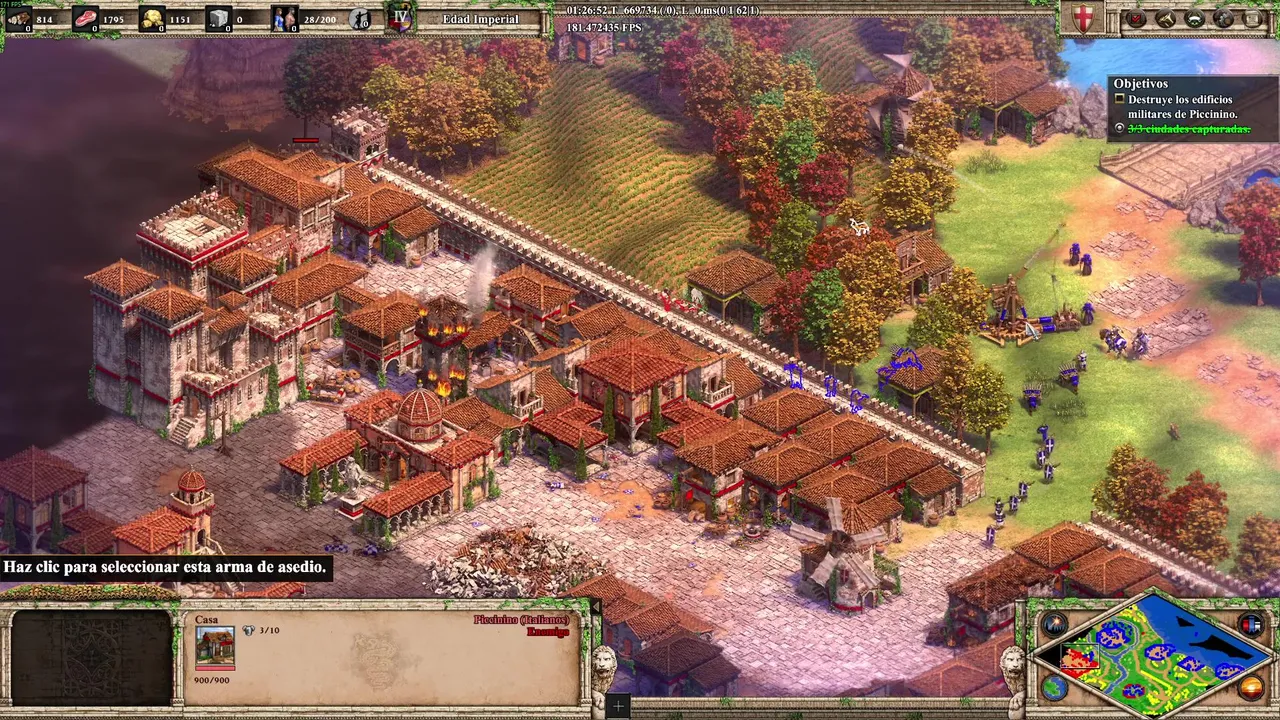Viewport: 1280px width, 720px height.
Task: Click the red cross shield emblem
Action: point(1083,18)
